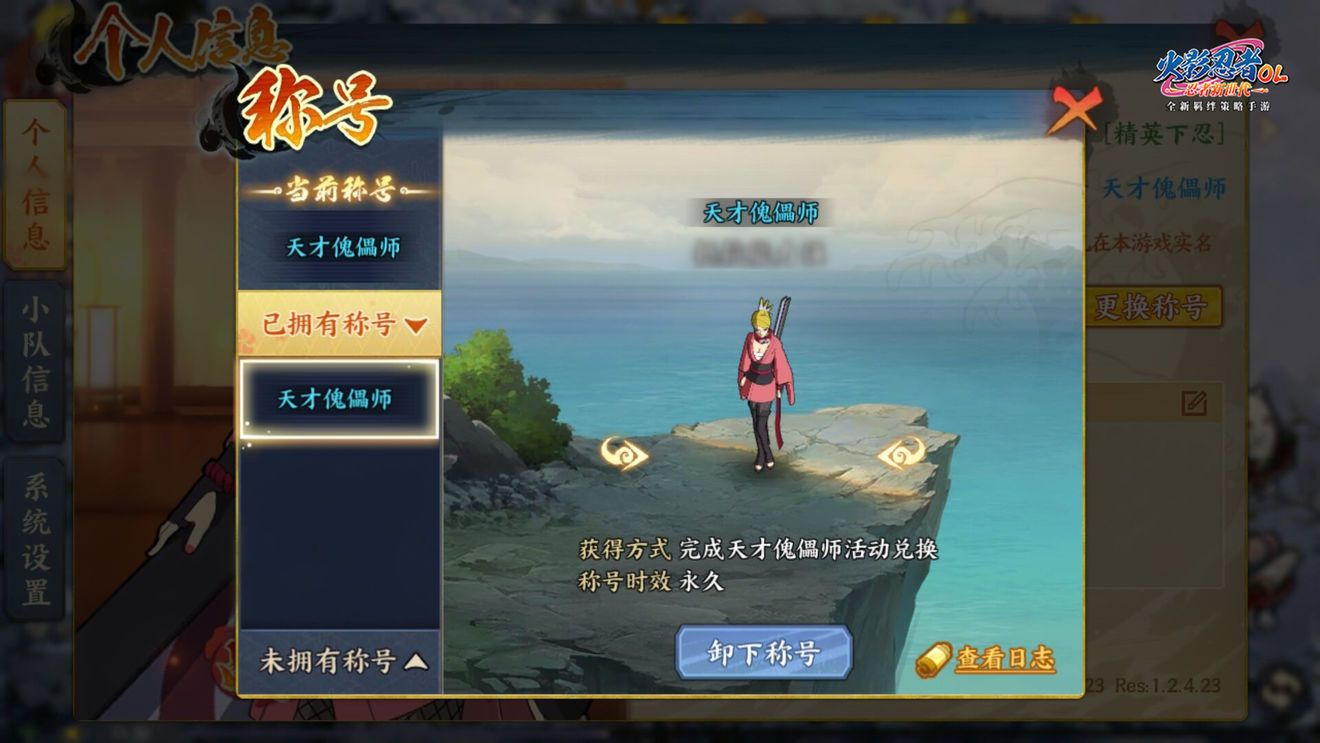Edit the profile note with pencil icon
Image resolution: width=1320 pixels, height=743 pixels.
1193,403
